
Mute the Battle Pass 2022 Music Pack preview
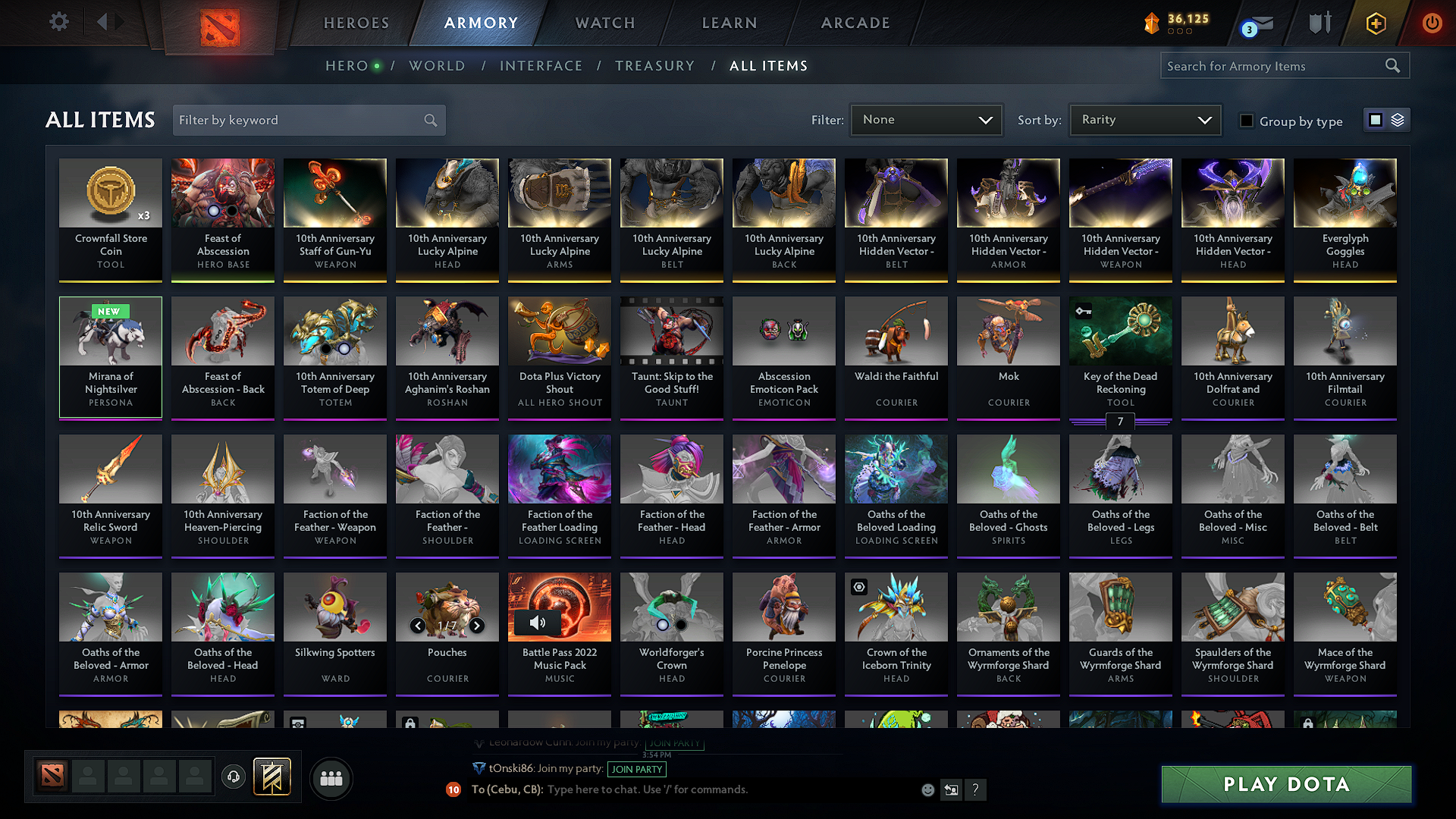(539, 623)
